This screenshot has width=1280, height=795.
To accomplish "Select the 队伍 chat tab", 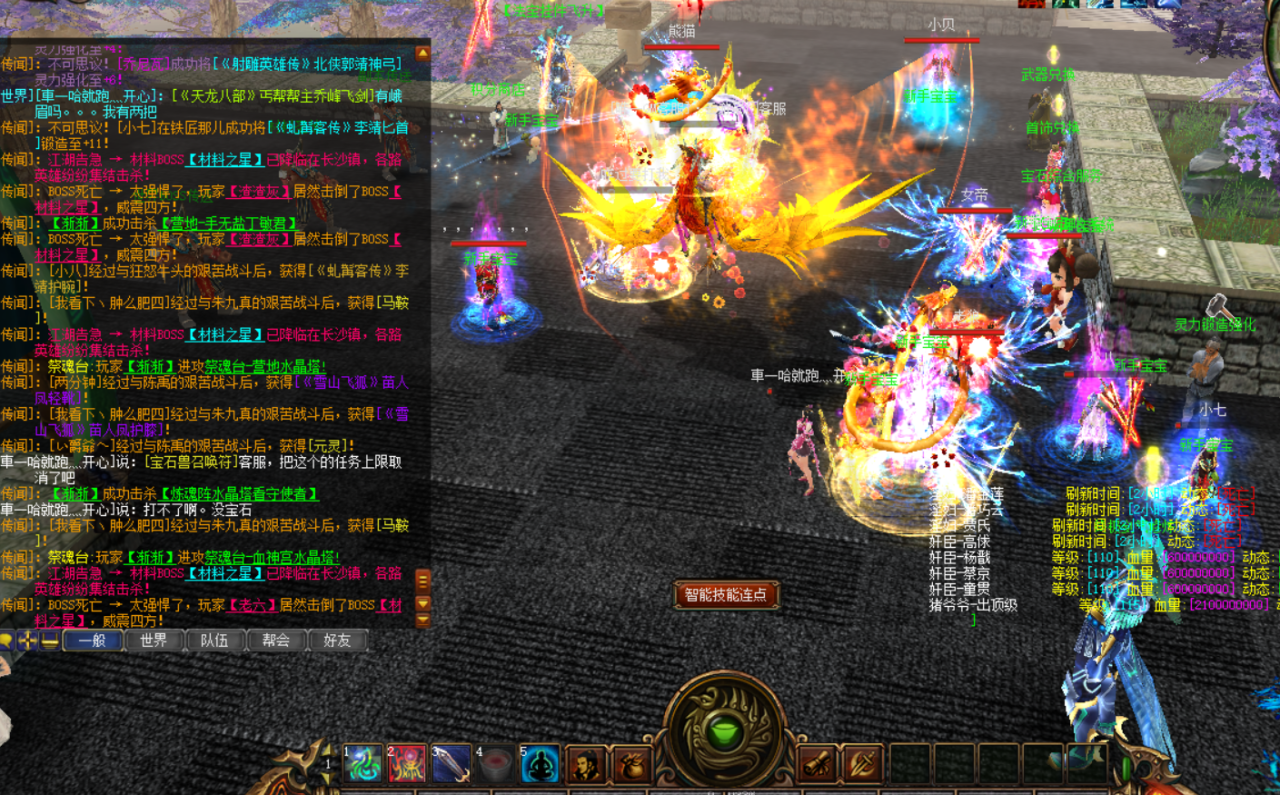I will (x=214, y=641).
